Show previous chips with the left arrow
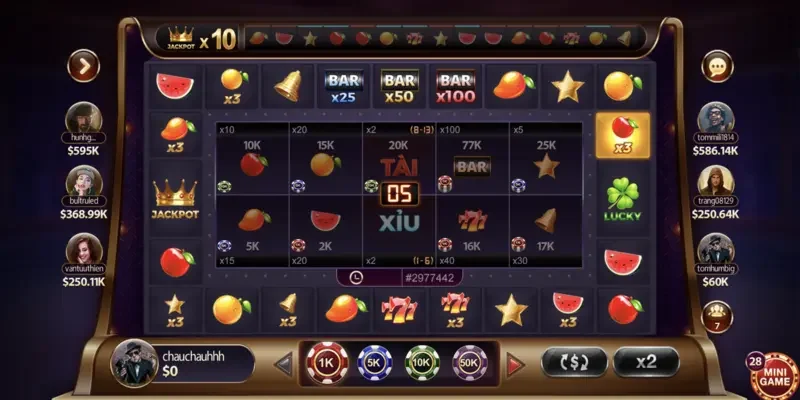Image resolution: width=800 pixels, height=400 pixels. coord(284,363)
